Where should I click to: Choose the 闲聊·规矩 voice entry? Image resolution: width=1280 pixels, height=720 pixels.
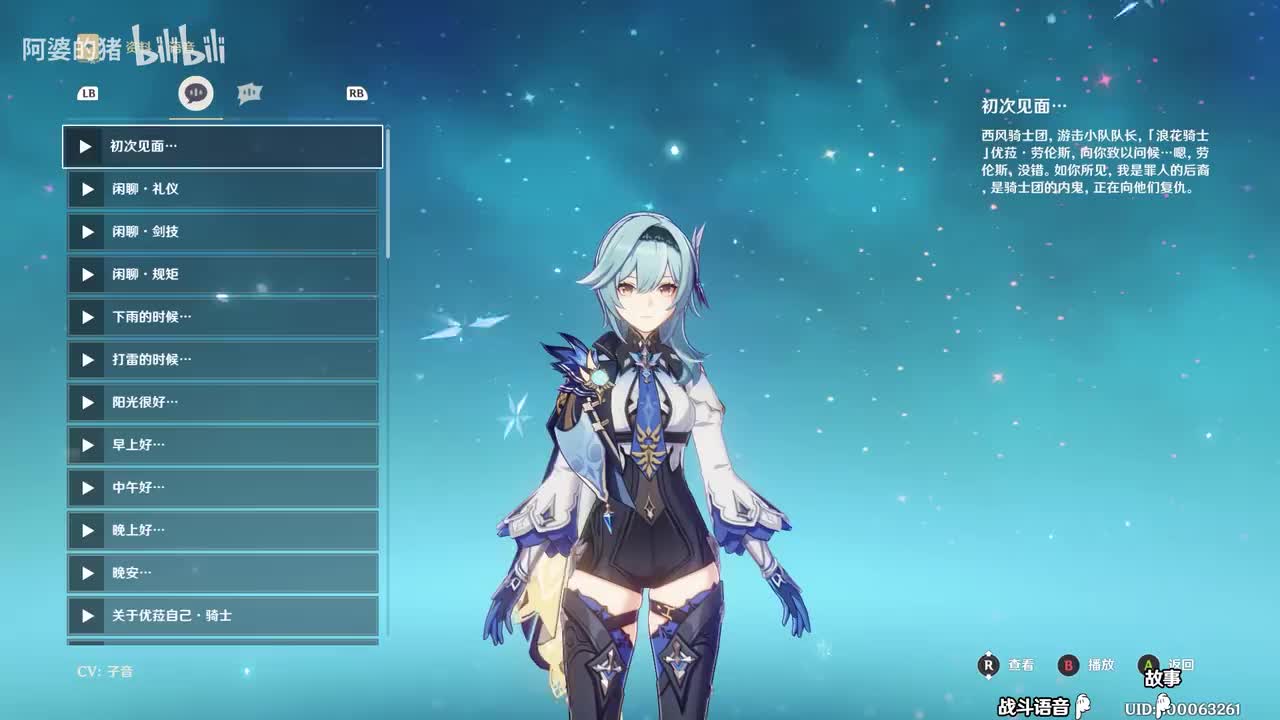[x=223, y=274]
